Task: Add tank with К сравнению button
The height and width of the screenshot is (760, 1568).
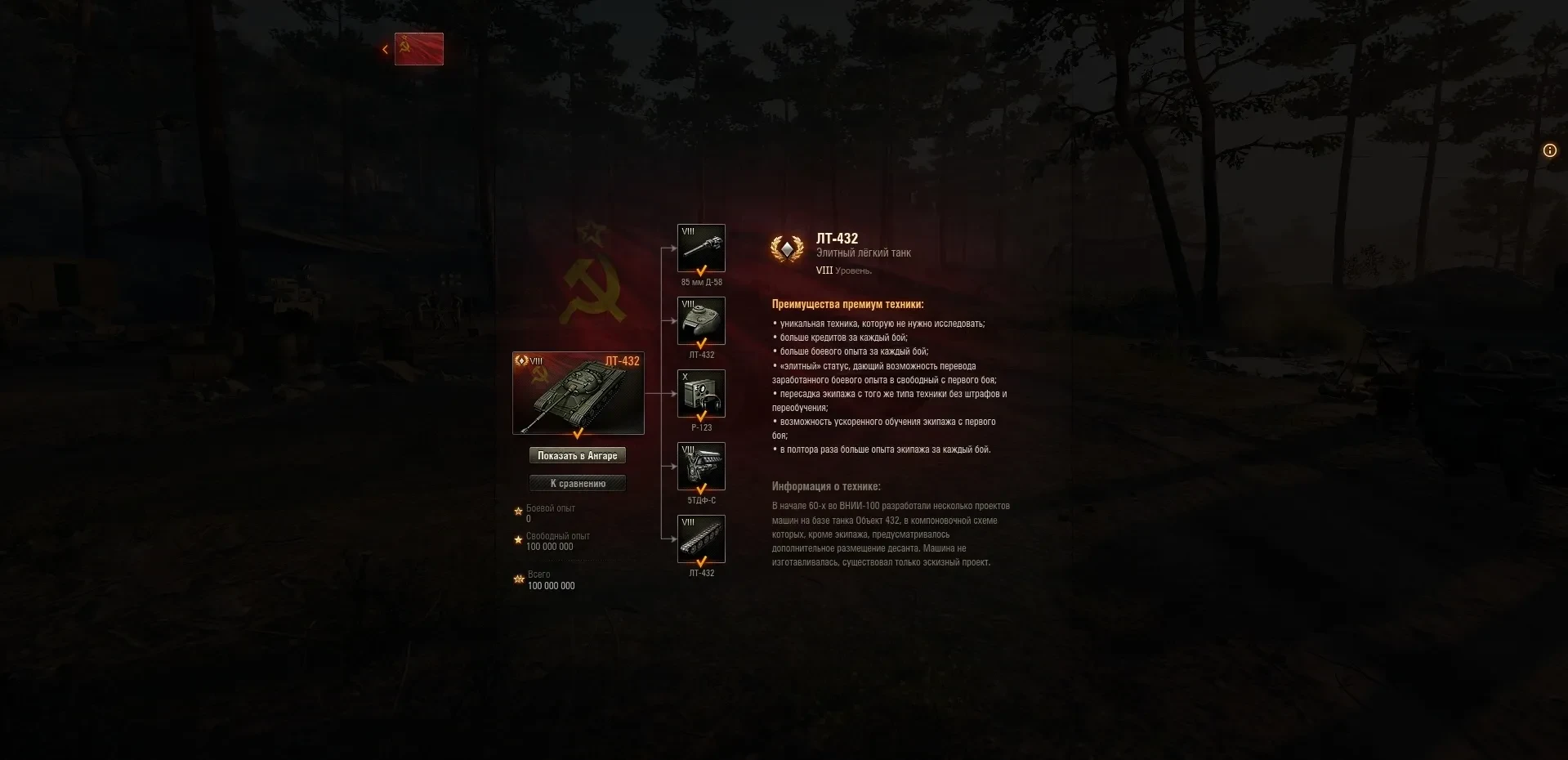Action: point(577,483)
